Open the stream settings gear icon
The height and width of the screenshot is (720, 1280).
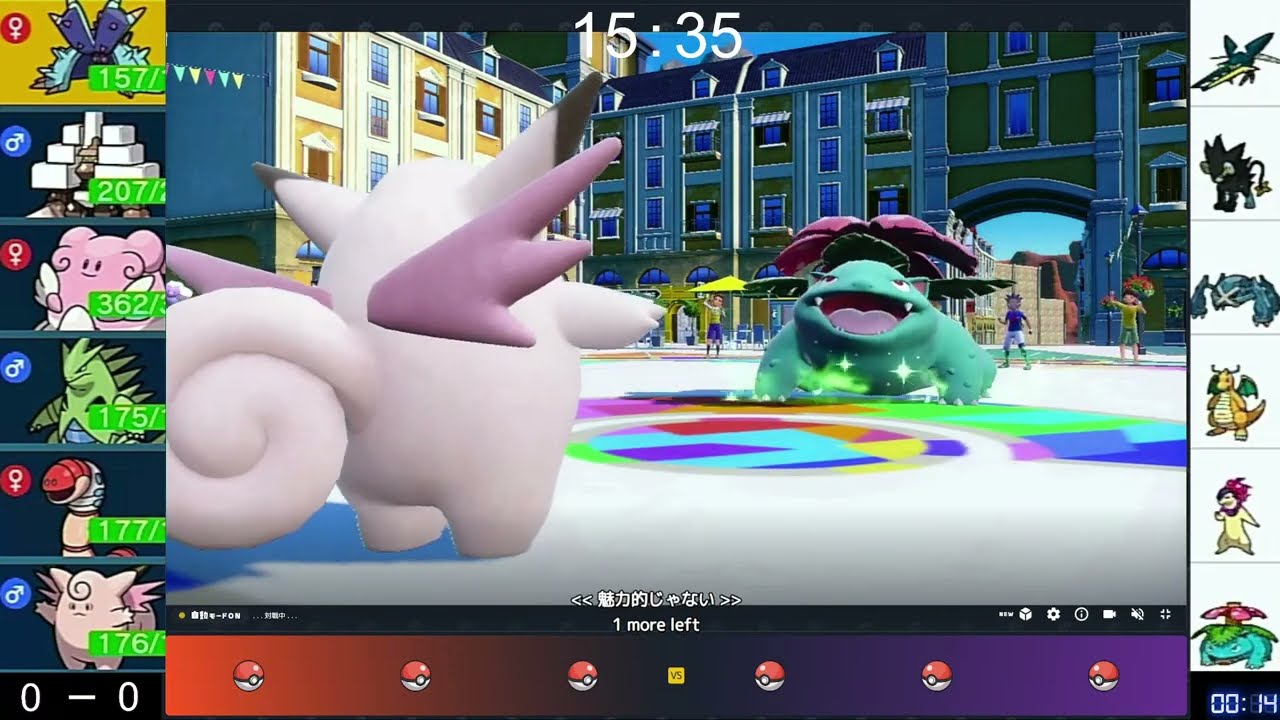1053,615
